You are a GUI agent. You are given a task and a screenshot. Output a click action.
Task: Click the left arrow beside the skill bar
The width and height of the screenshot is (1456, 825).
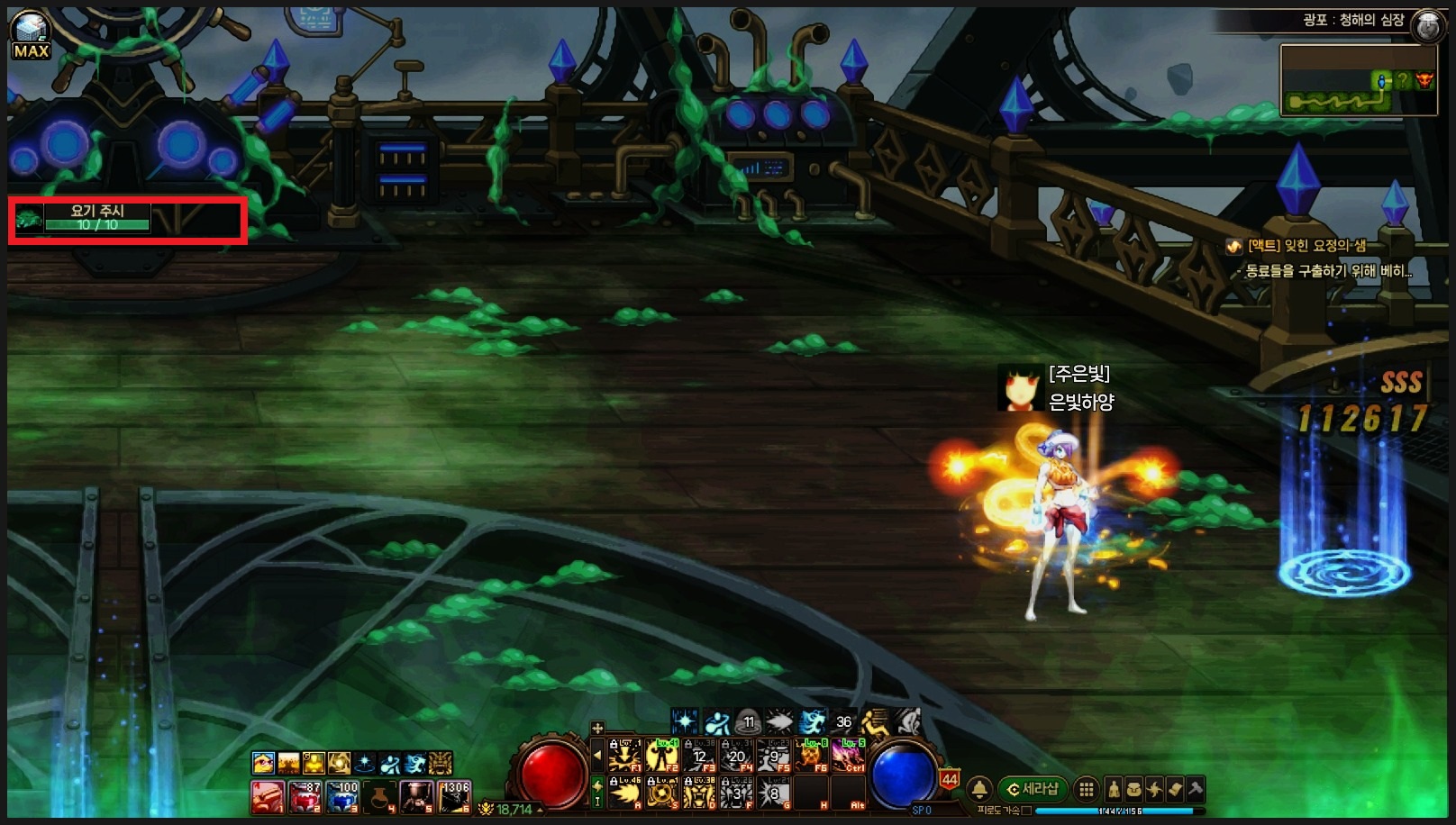(x=596, y=756)
